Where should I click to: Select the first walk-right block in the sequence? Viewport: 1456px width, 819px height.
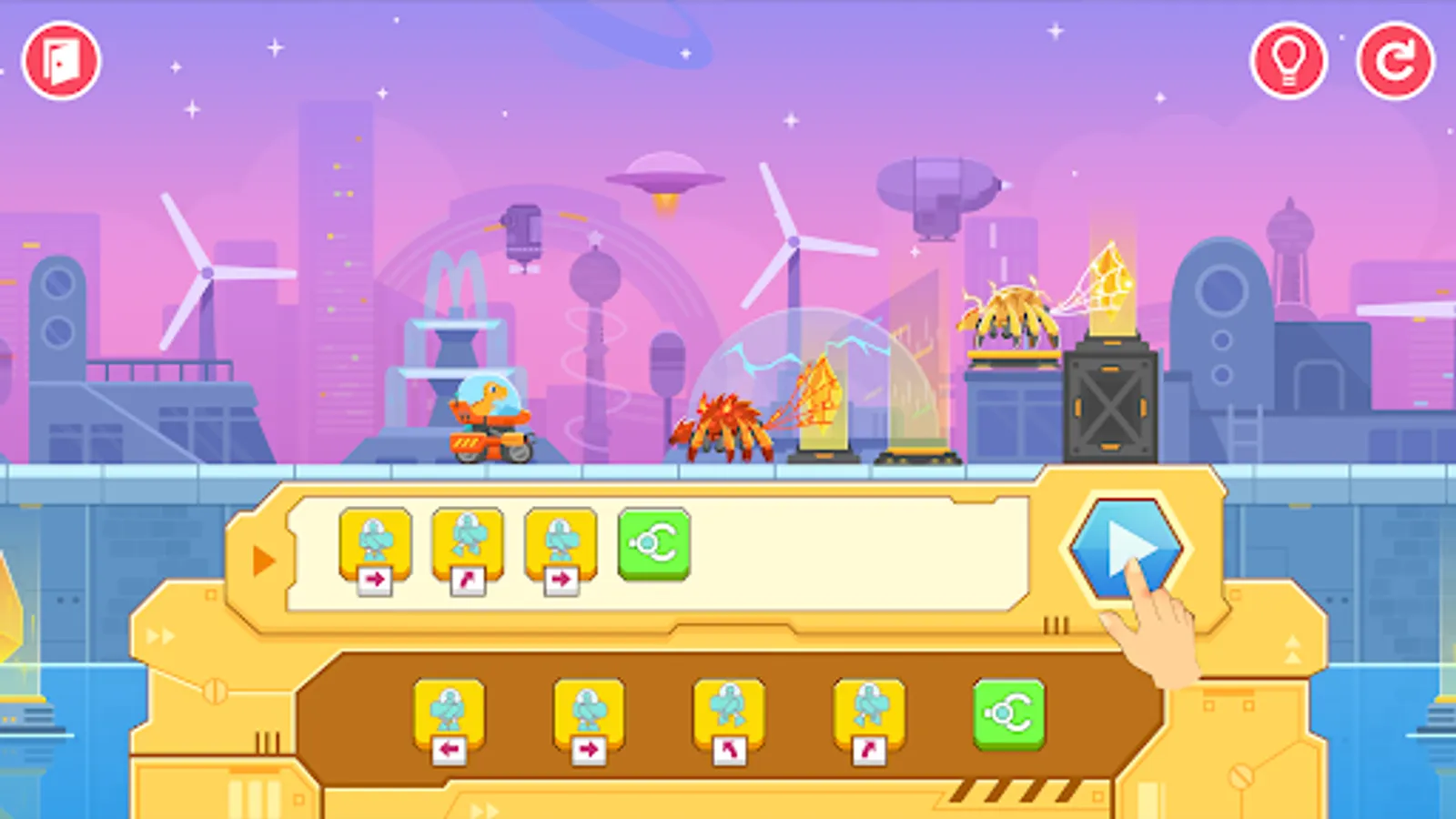[x=375, y=544]
